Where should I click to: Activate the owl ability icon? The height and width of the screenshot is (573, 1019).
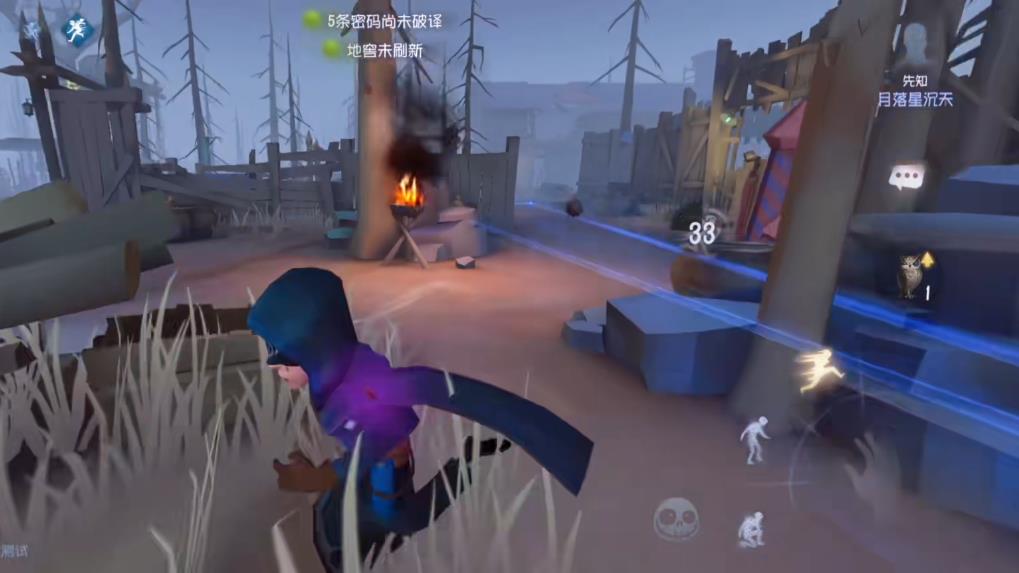tap(909, 275)
